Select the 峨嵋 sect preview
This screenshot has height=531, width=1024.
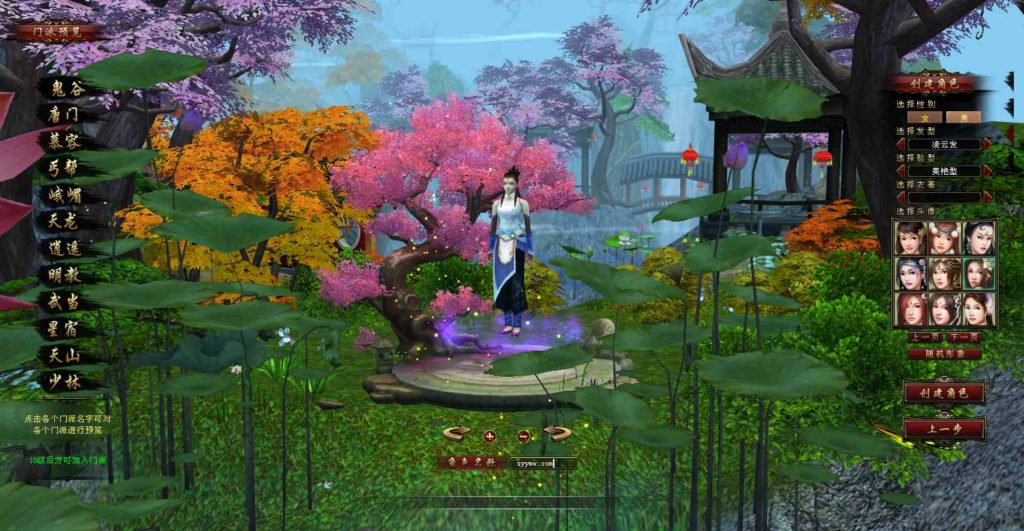click(62, 194)
